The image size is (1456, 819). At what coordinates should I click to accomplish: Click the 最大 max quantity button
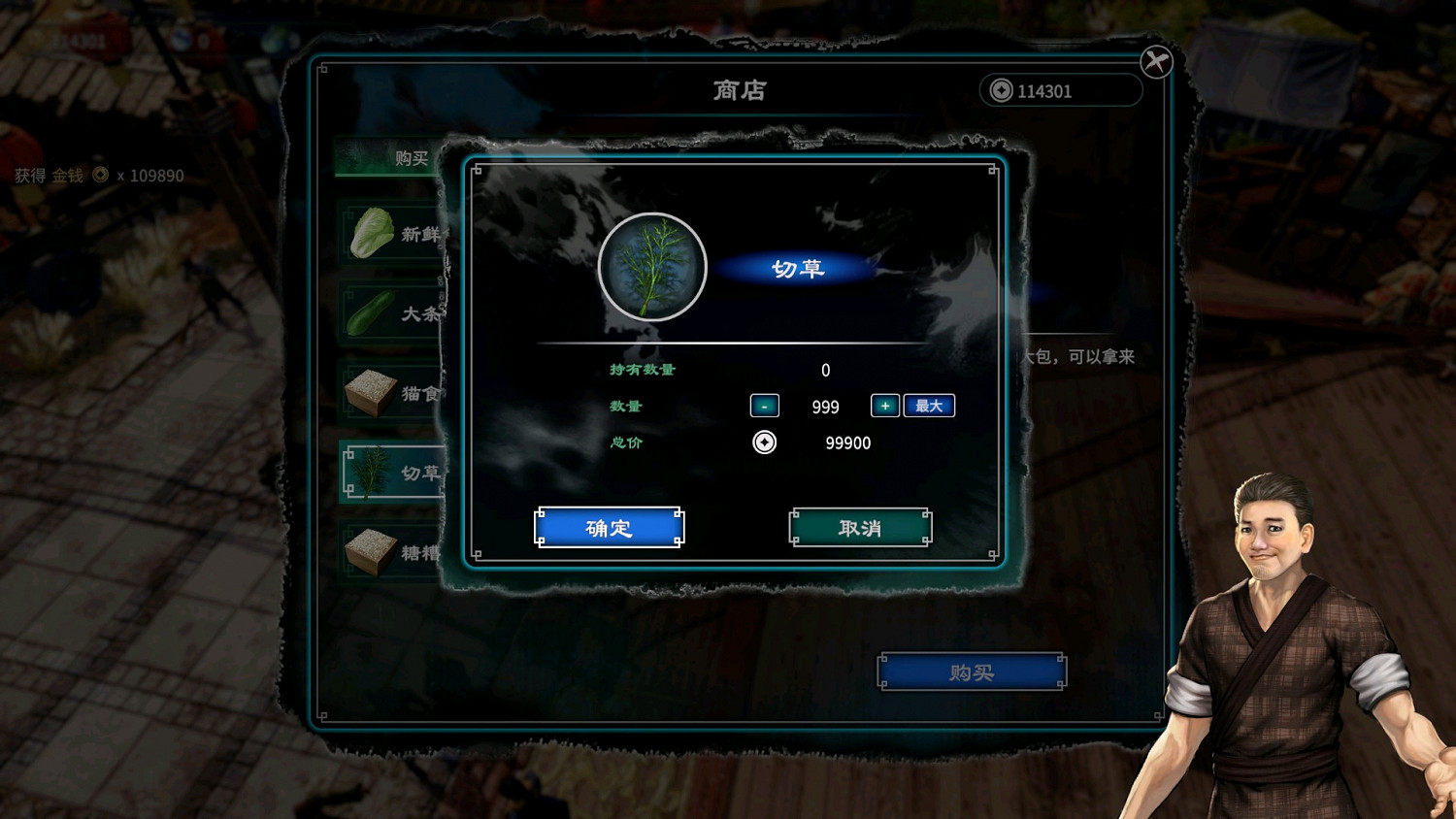click(929, 406)
